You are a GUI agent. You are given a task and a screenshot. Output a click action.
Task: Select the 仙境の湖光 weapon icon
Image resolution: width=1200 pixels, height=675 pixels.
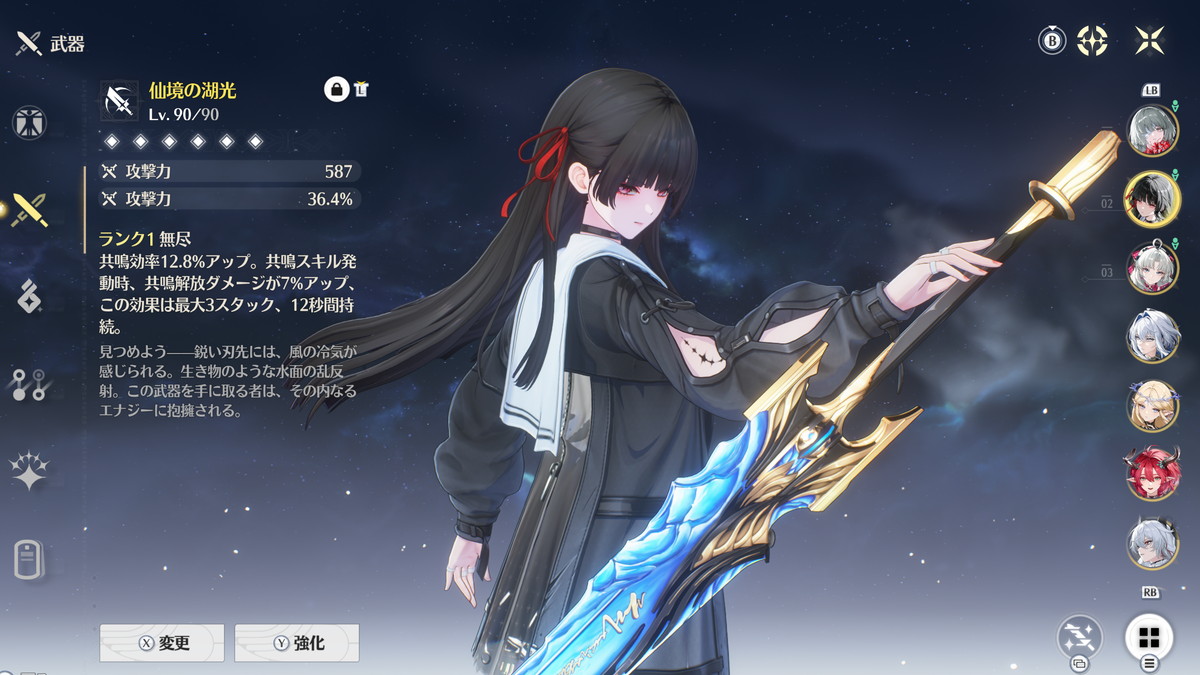click(x=120, y=101)
